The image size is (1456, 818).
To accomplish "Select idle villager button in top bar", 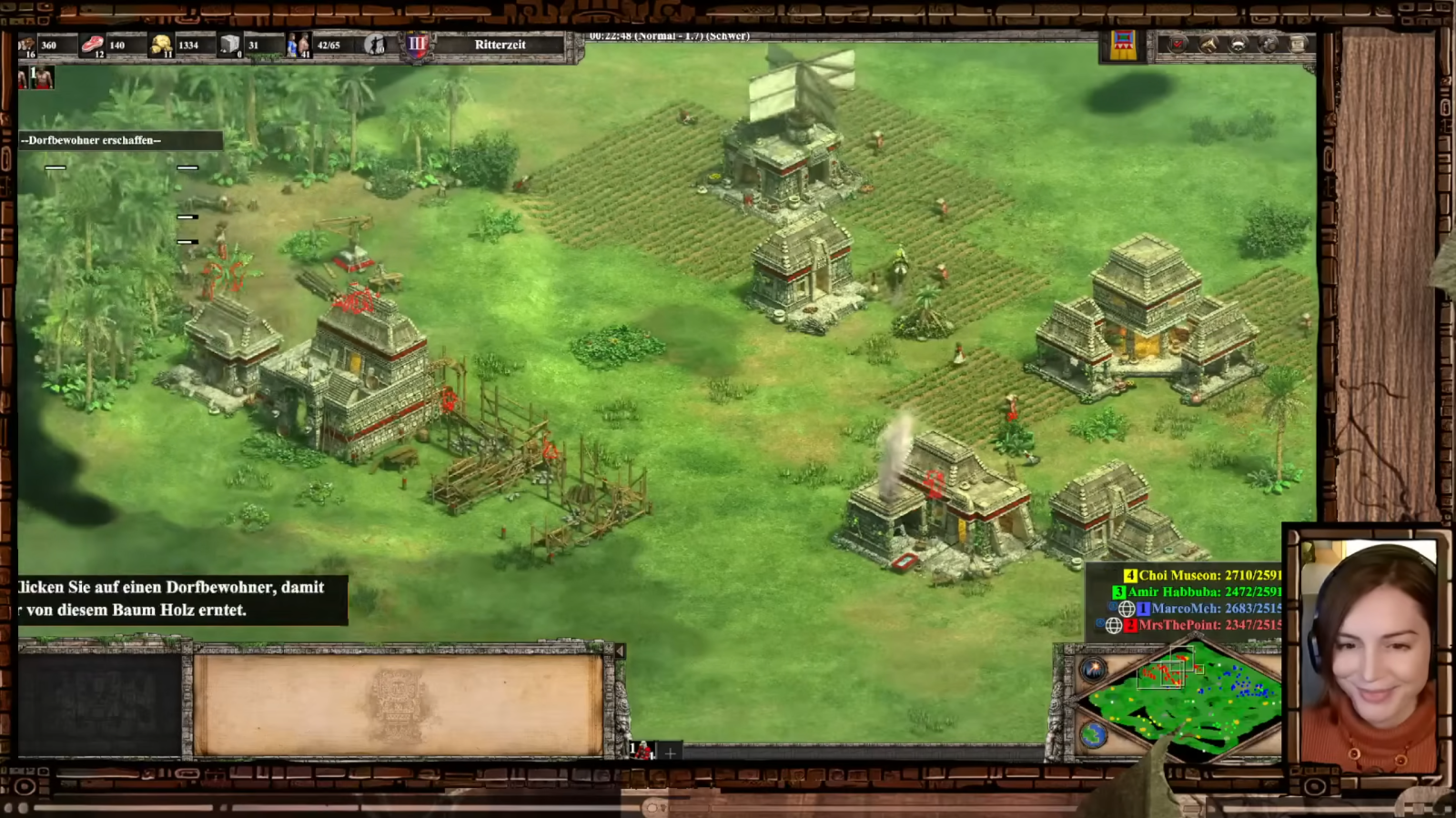I will 375,45.
